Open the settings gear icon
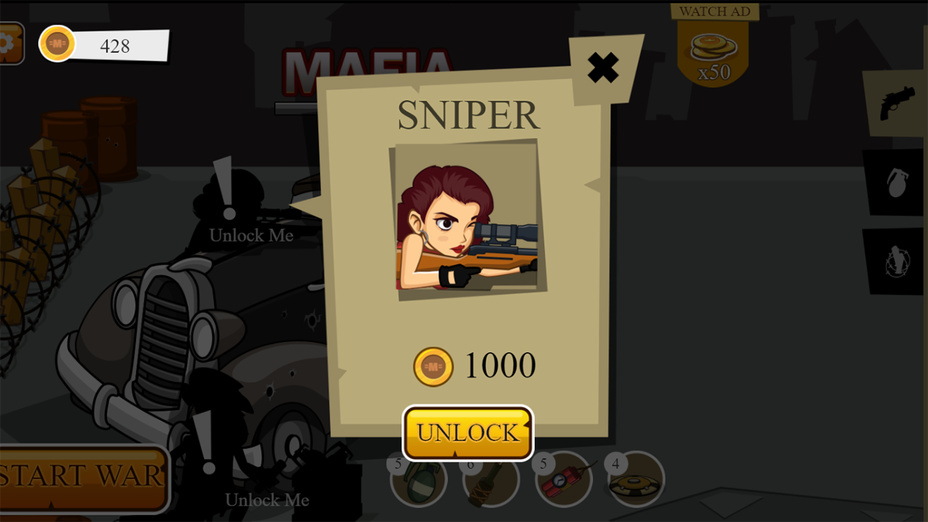 [x=8, y=43]
